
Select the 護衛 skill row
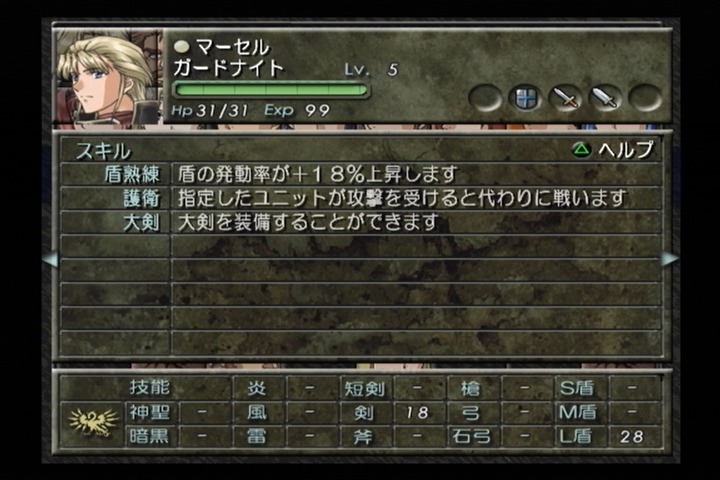point(360,198)
